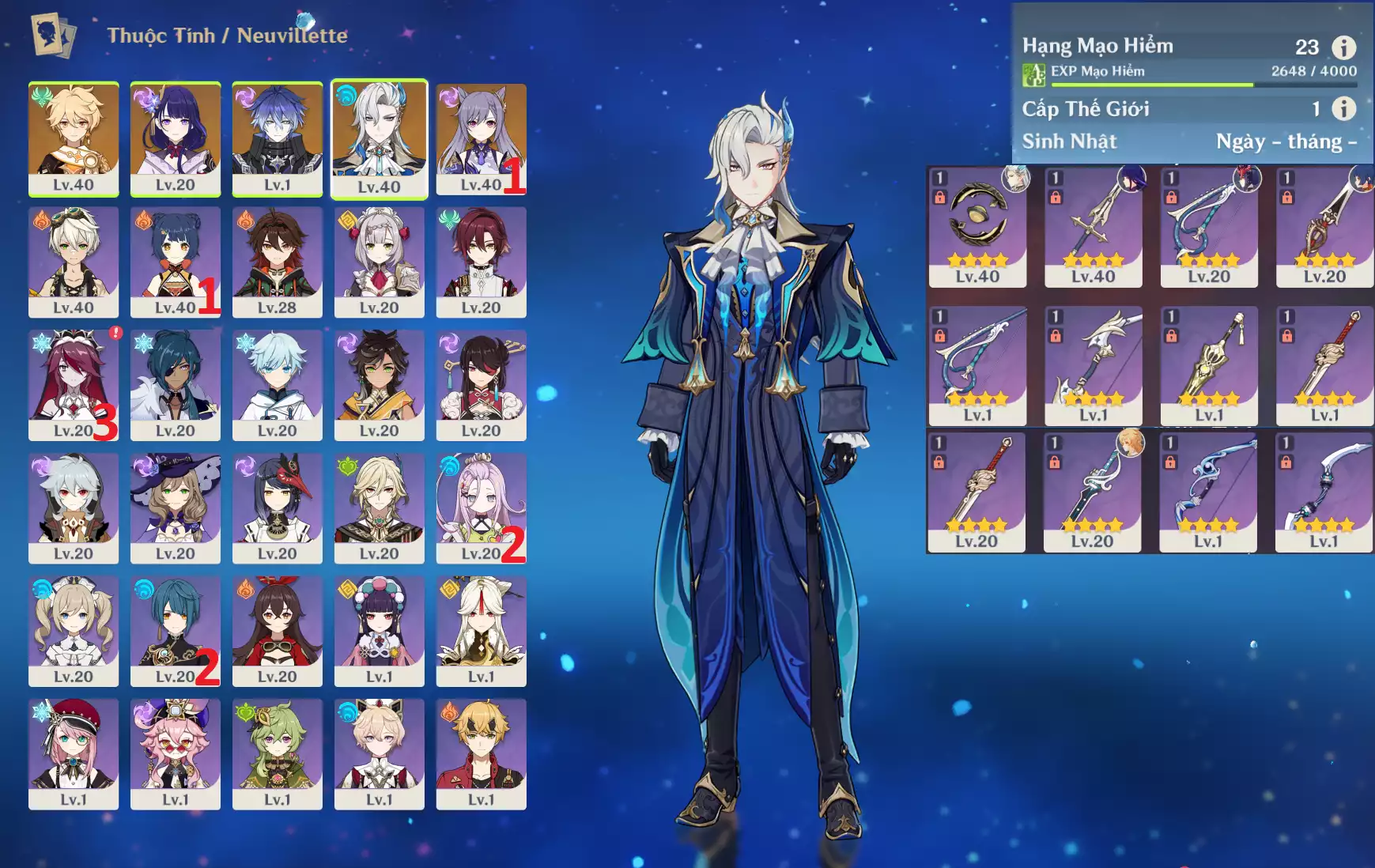Screen dimensions: 1375x868
Task: Select the ring-shaped catalyst weapon slot
Action: (977, 226)
